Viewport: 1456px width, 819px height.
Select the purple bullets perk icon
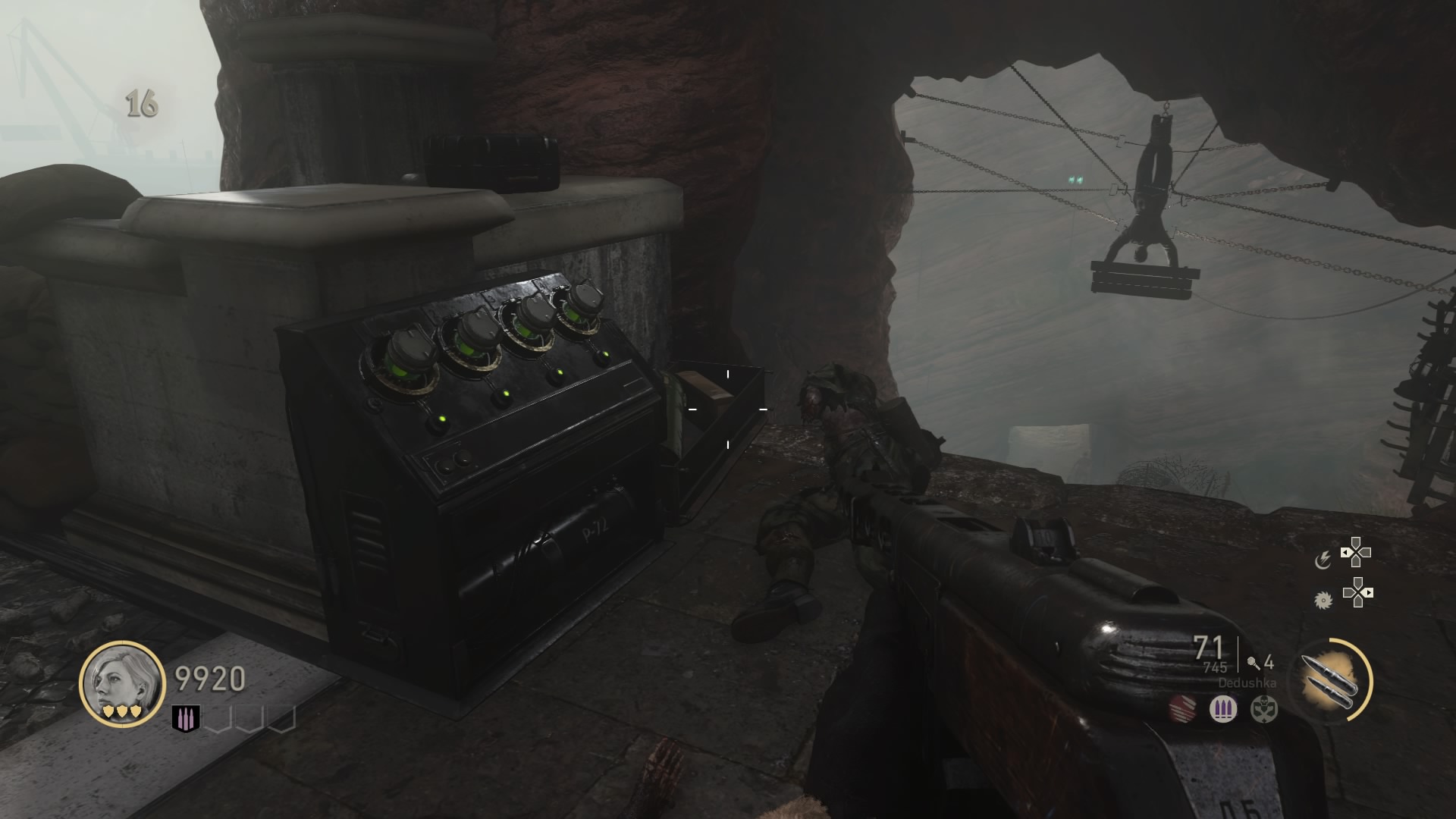click(1222, 709)
